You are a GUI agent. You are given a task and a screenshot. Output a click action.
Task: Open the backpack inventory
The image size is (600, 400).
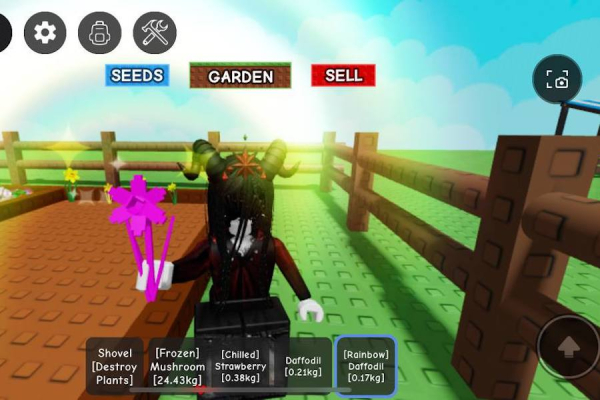99,33
